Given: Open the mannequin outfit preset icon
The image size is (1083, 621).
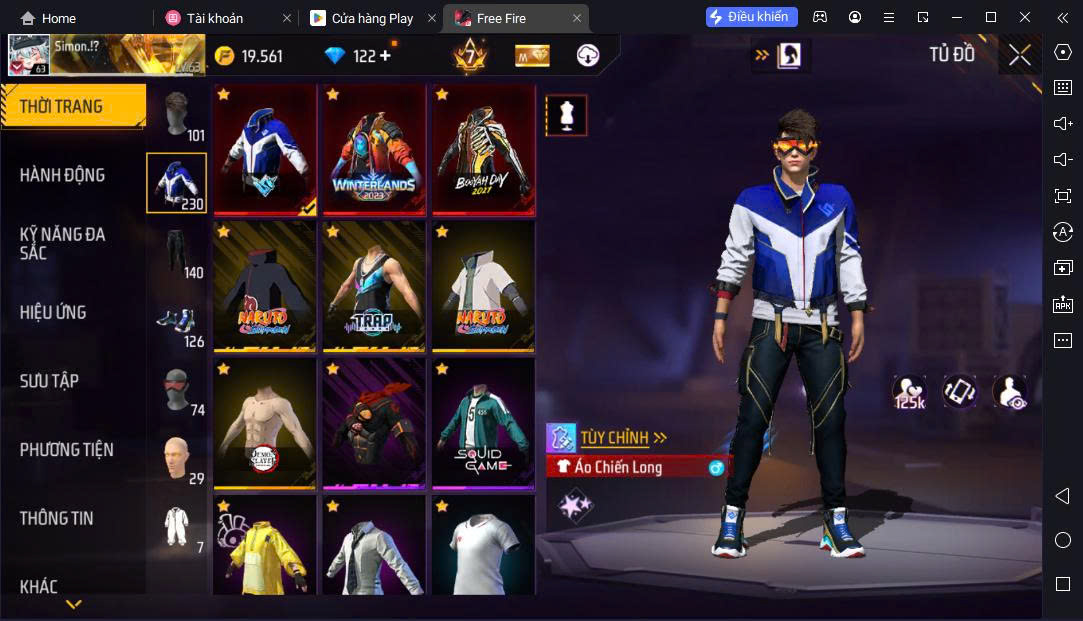Looking at the screenshot, I should point(566,116).
